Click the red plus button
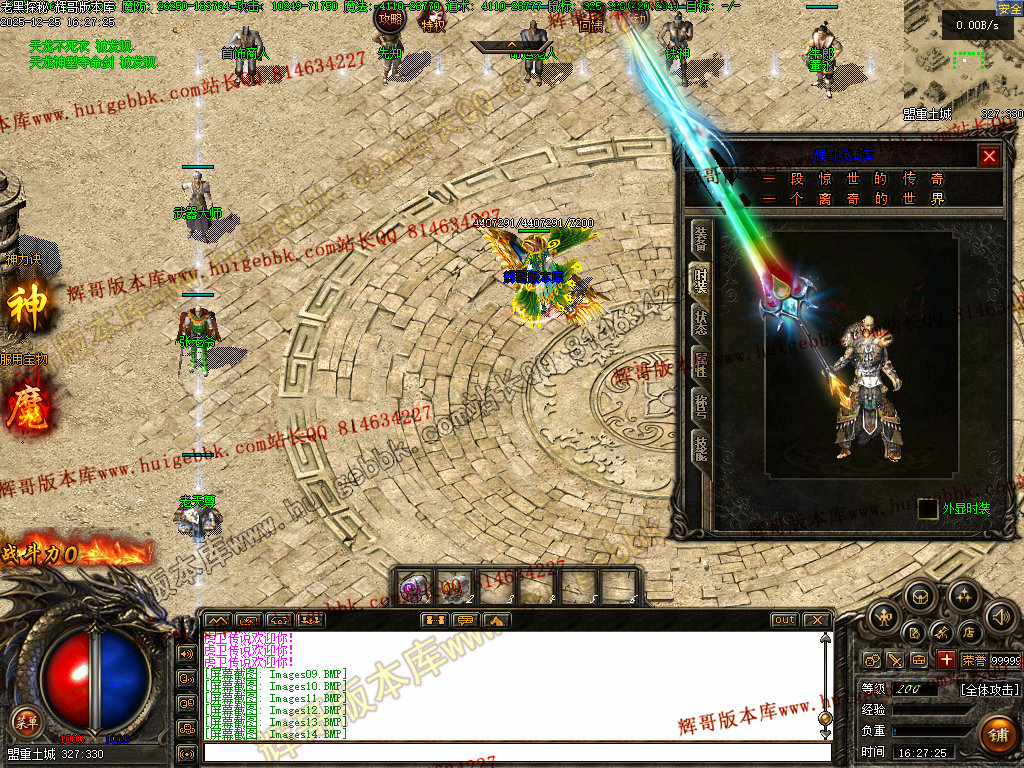Viewport: 1024px width, 768px height. [946, 660]
